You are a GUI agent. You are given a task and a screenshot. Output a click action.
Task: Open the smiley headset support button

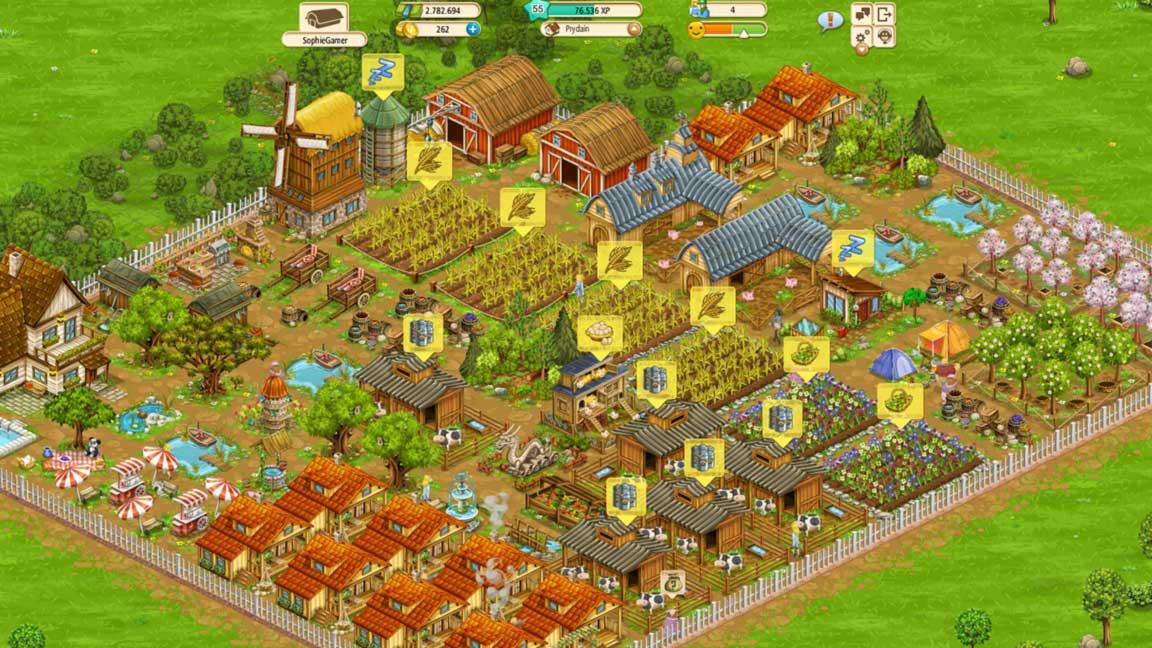click(x=884, y=37)
